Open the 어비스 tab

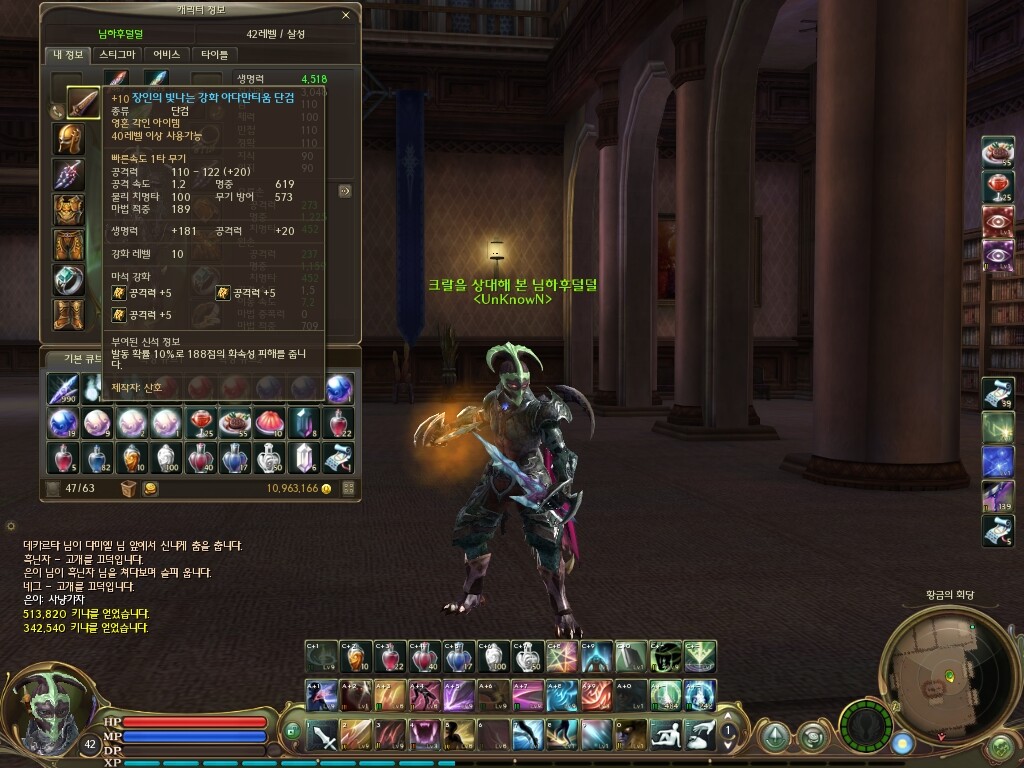point(166,55)
